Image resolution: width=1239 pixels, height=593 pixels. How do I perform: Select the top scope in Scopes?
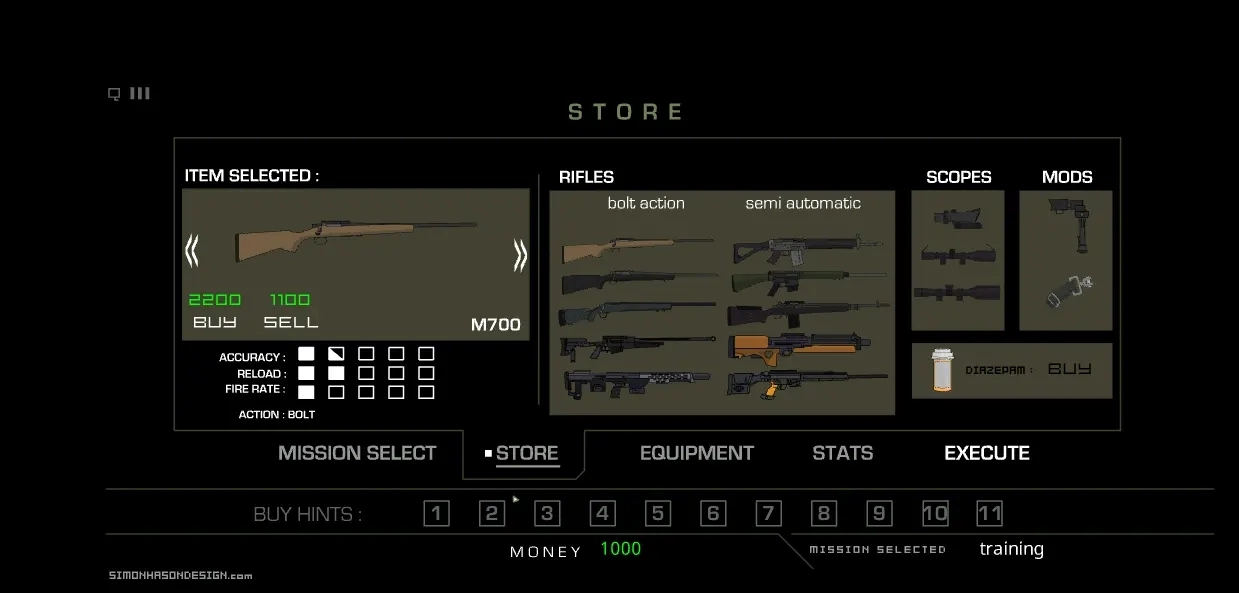click(x=957, y=218)
